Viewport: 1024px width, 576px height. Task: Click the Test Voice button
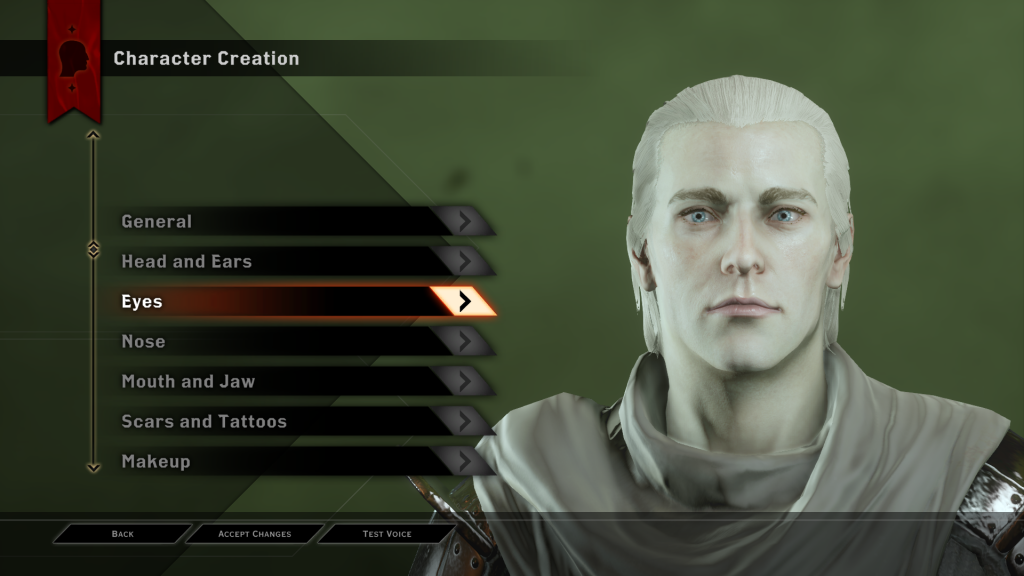[x=387, y=534]
